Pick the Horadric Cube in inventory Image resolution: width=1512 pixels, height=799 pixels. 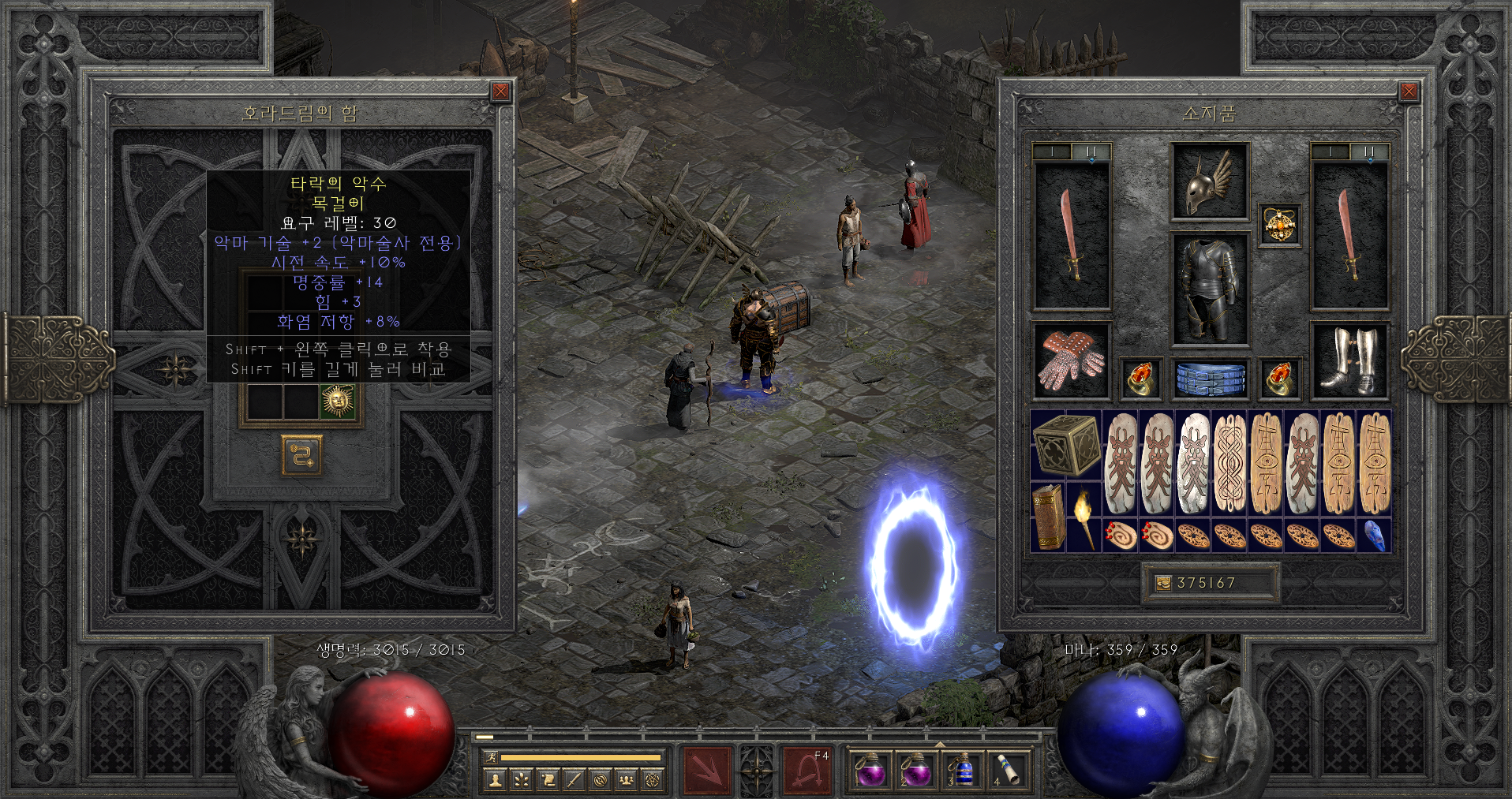coord(1065,445)
